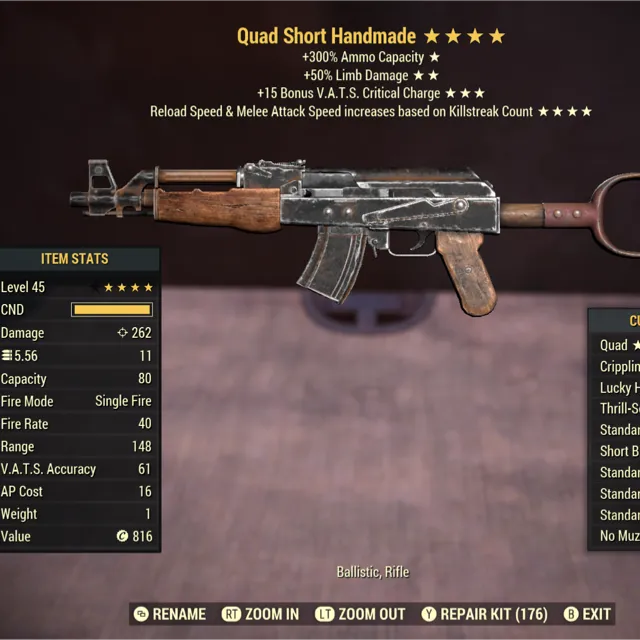Choose the Rename option
Screen dimensions: 640x640
169,614
